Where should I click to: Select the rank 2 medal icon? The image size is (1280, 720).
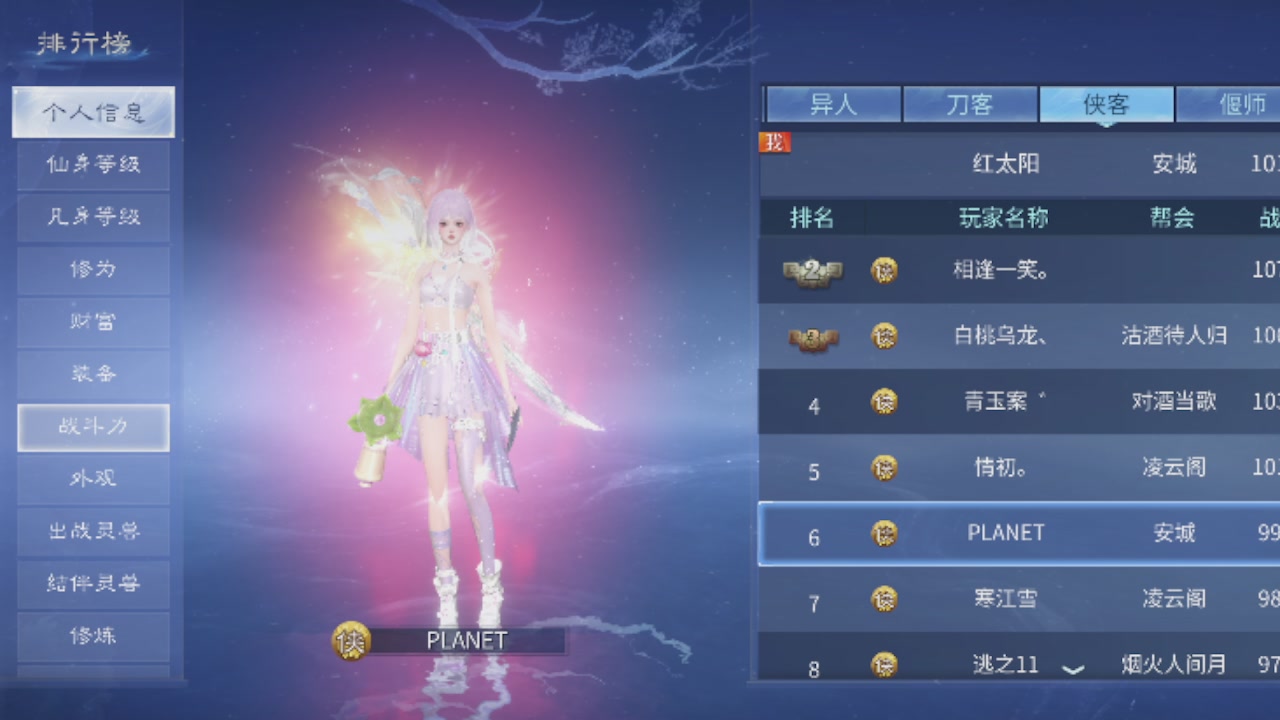pos(811,270)
